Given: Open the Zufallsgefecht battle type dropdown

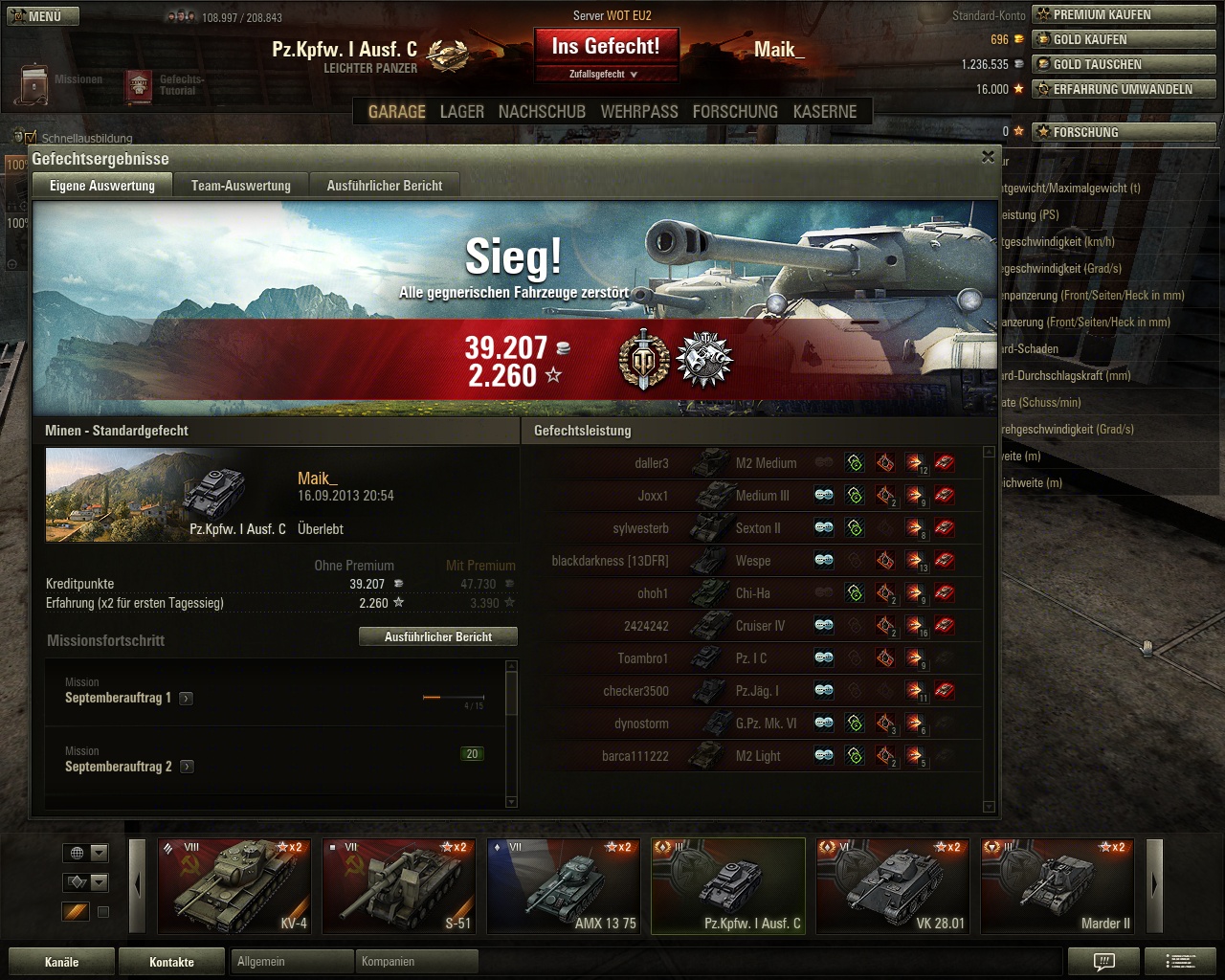Looking at the screenshot, I should coord(605,74).
